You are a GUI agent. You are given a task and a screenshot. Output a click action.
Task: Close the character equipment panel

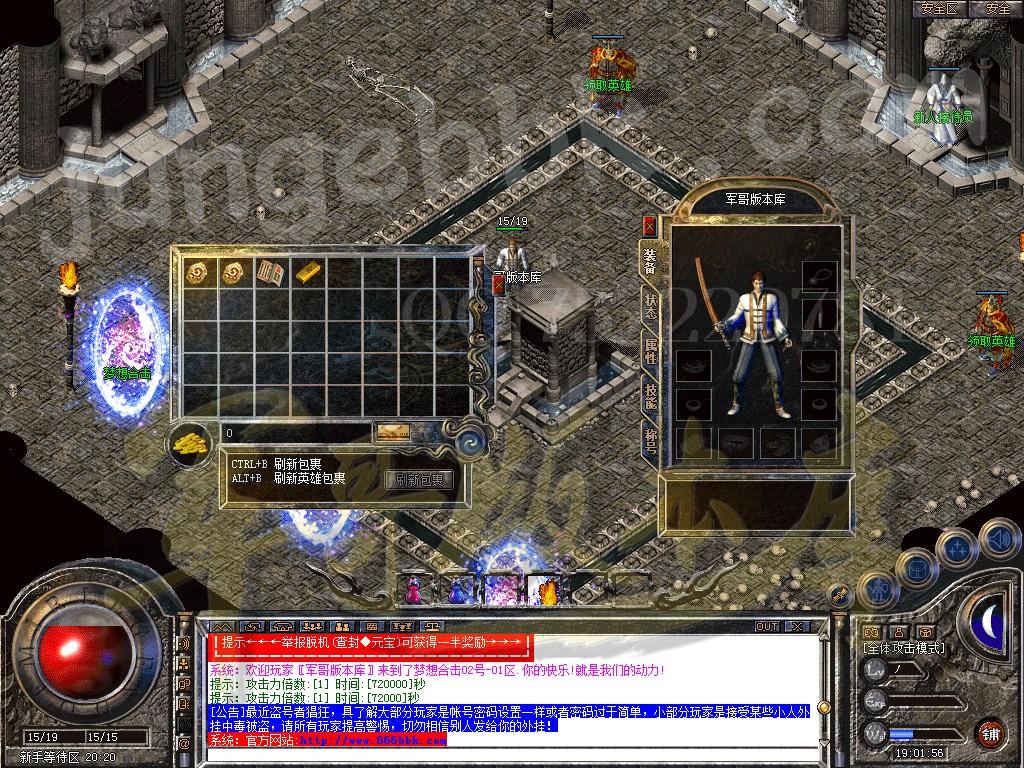(x=650, y=225)
